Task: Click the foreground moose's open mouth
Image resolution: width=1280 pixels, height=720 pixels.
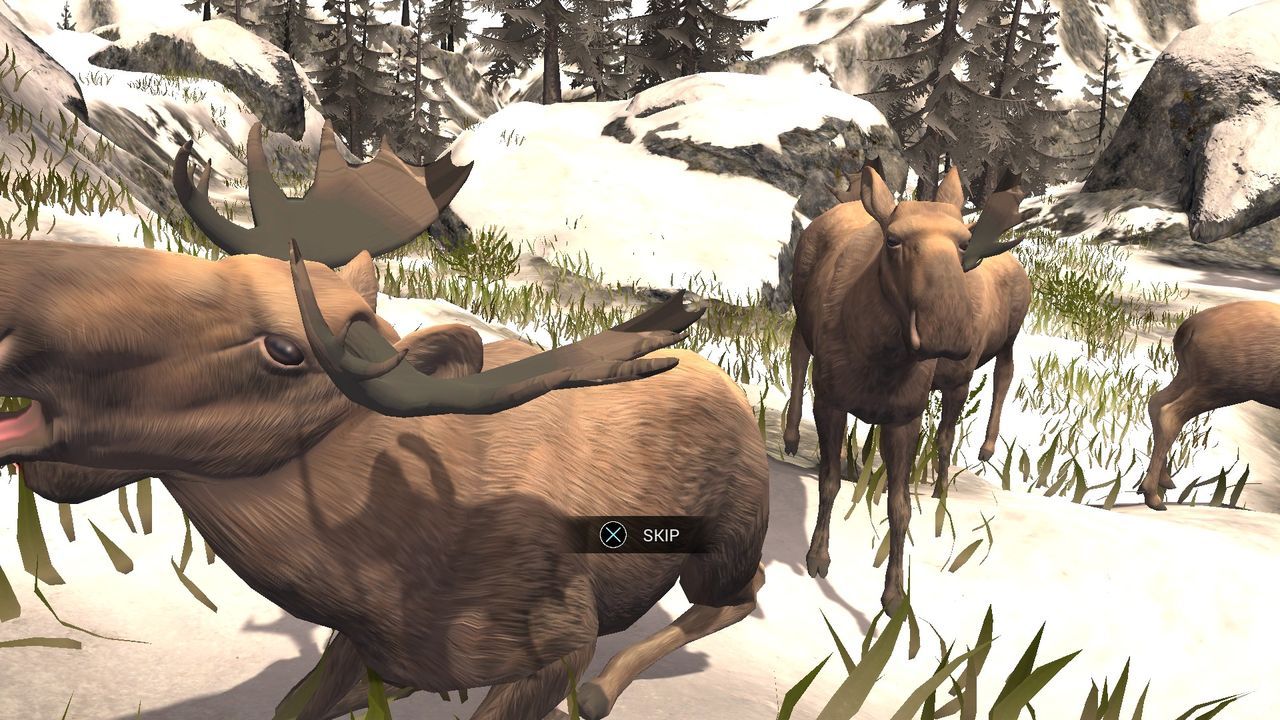Action: (x=15, y=430)
